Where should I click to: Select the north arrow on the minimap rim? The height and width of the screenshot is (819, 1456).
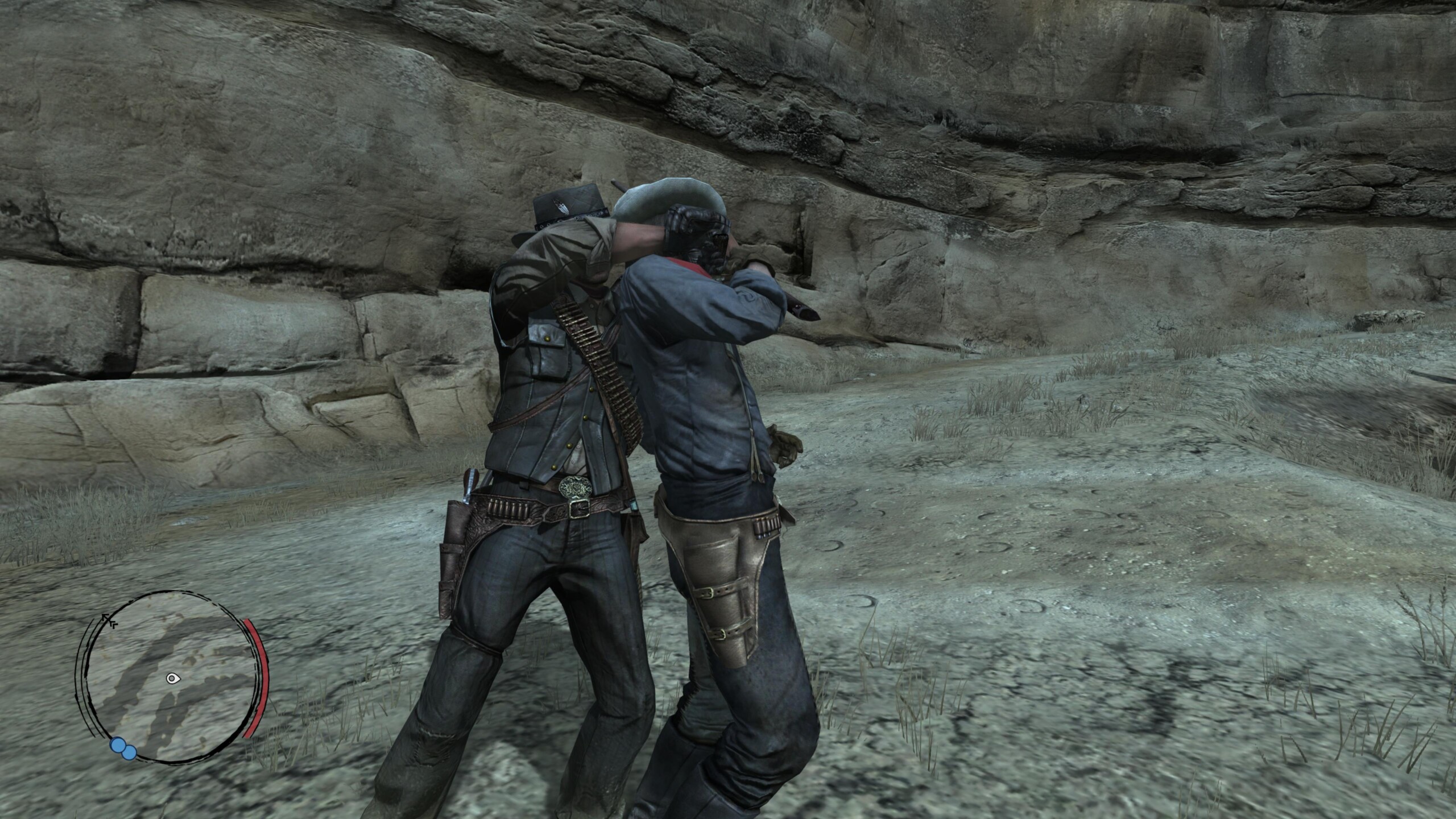(x=107, y=620)
